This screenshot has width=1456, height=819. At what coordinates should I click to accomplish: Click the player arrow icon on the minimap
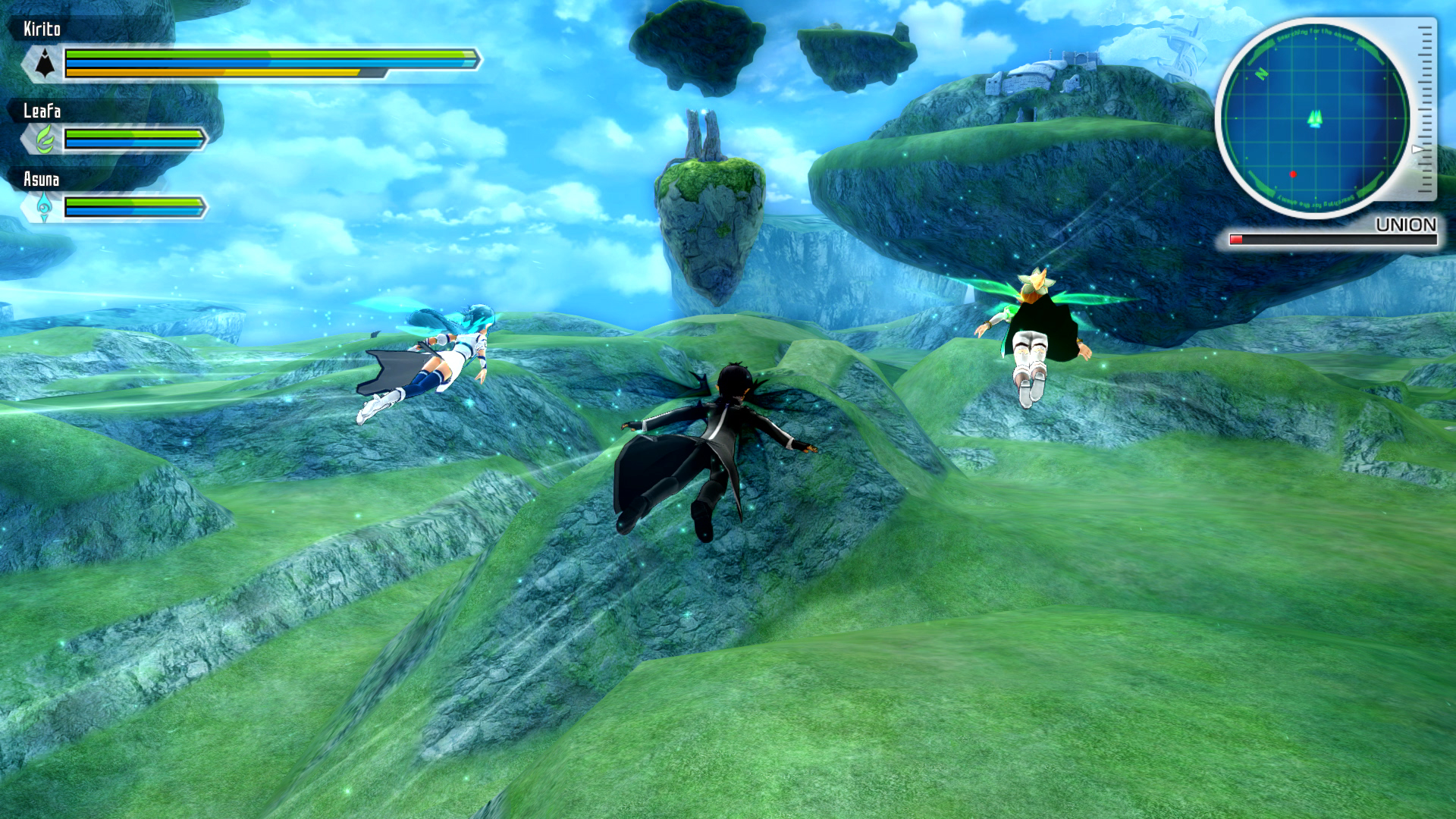pyautogui.click(x=1316, y=119)
